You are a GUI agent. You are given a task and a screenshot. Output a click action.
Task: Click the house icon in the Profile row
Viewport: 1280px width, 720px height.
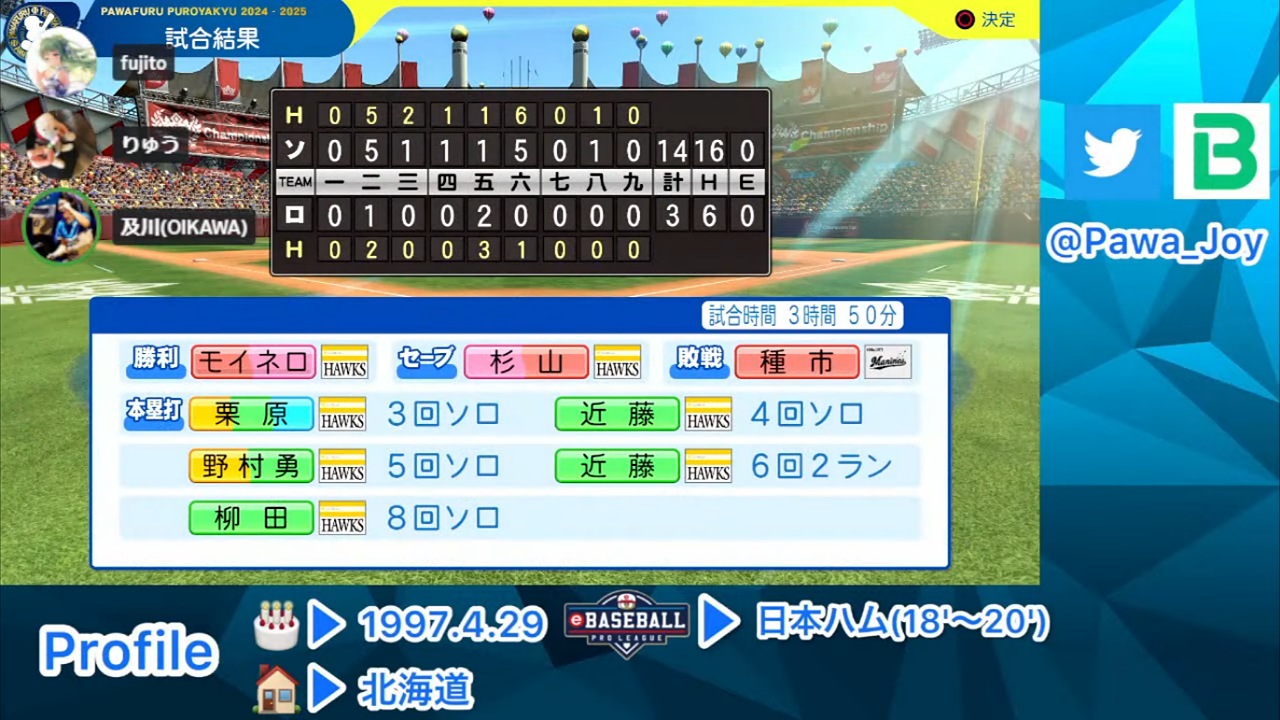[277, 690]
